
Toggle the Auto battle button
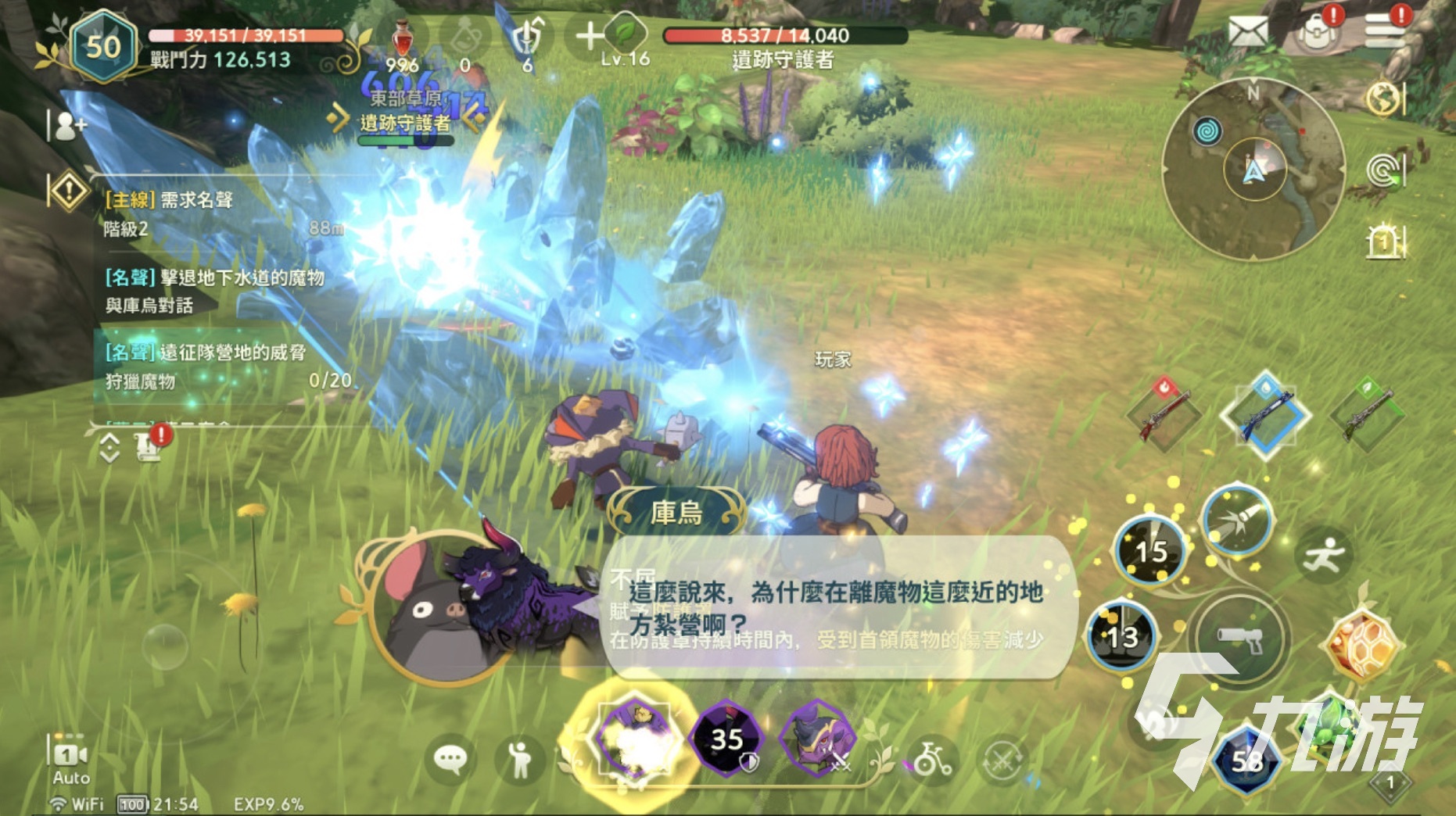(70, 760)
